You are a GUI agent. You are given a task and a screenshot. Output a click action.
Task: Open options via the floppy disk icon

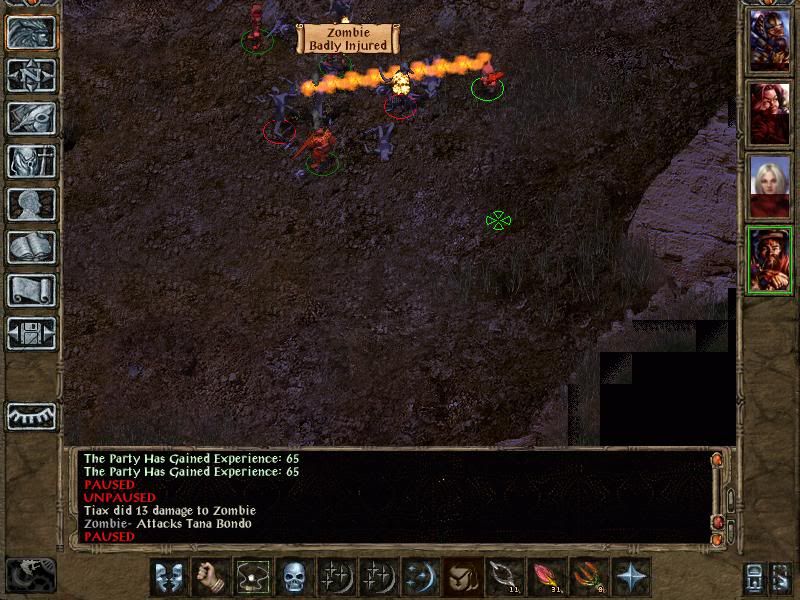click(31, 333)
